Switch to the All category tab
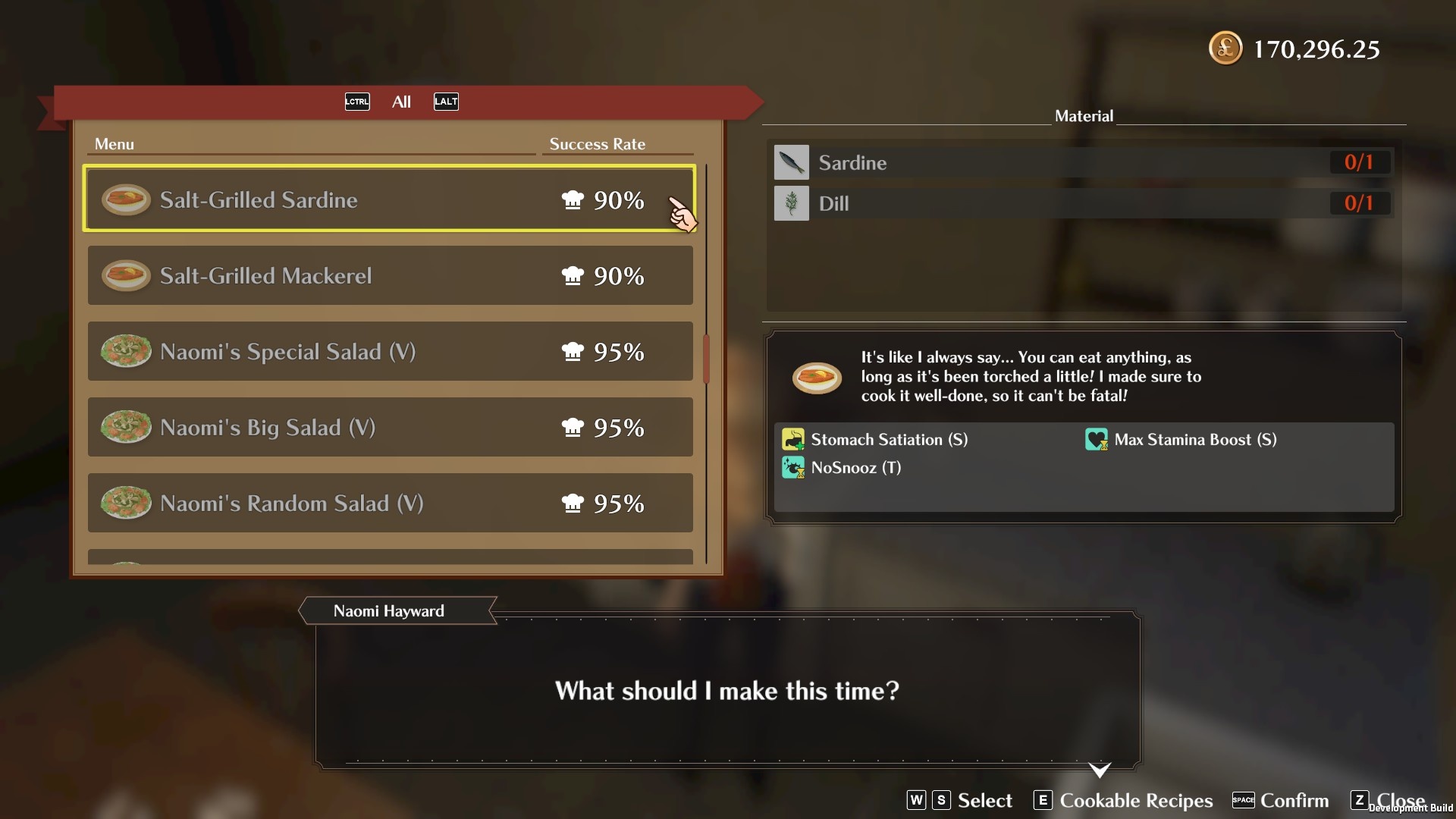The image size is (1456, 819). pyautogui.click(x=401, y=102)
